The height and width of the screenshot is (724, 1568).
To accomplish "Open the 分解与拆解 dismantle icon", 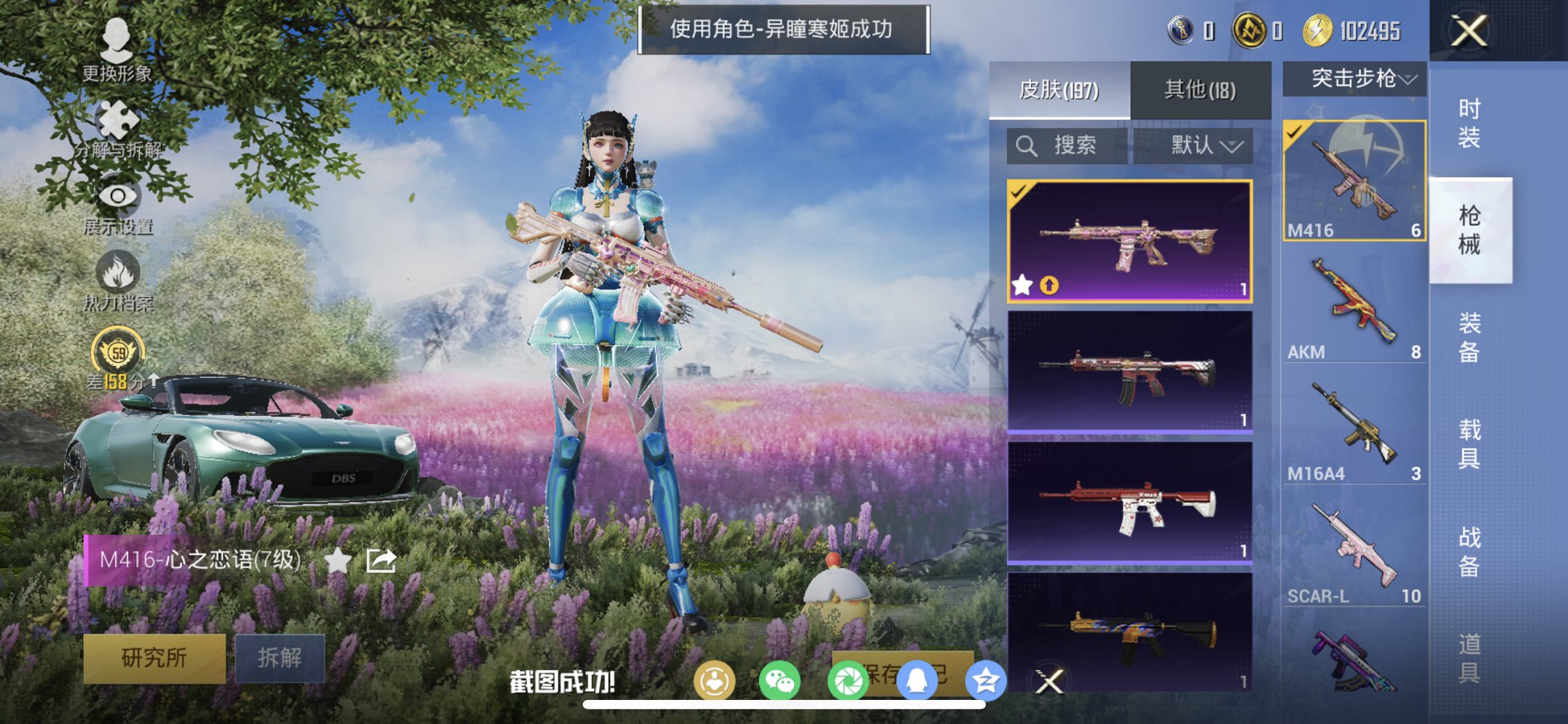I will [x=117, y=120].
